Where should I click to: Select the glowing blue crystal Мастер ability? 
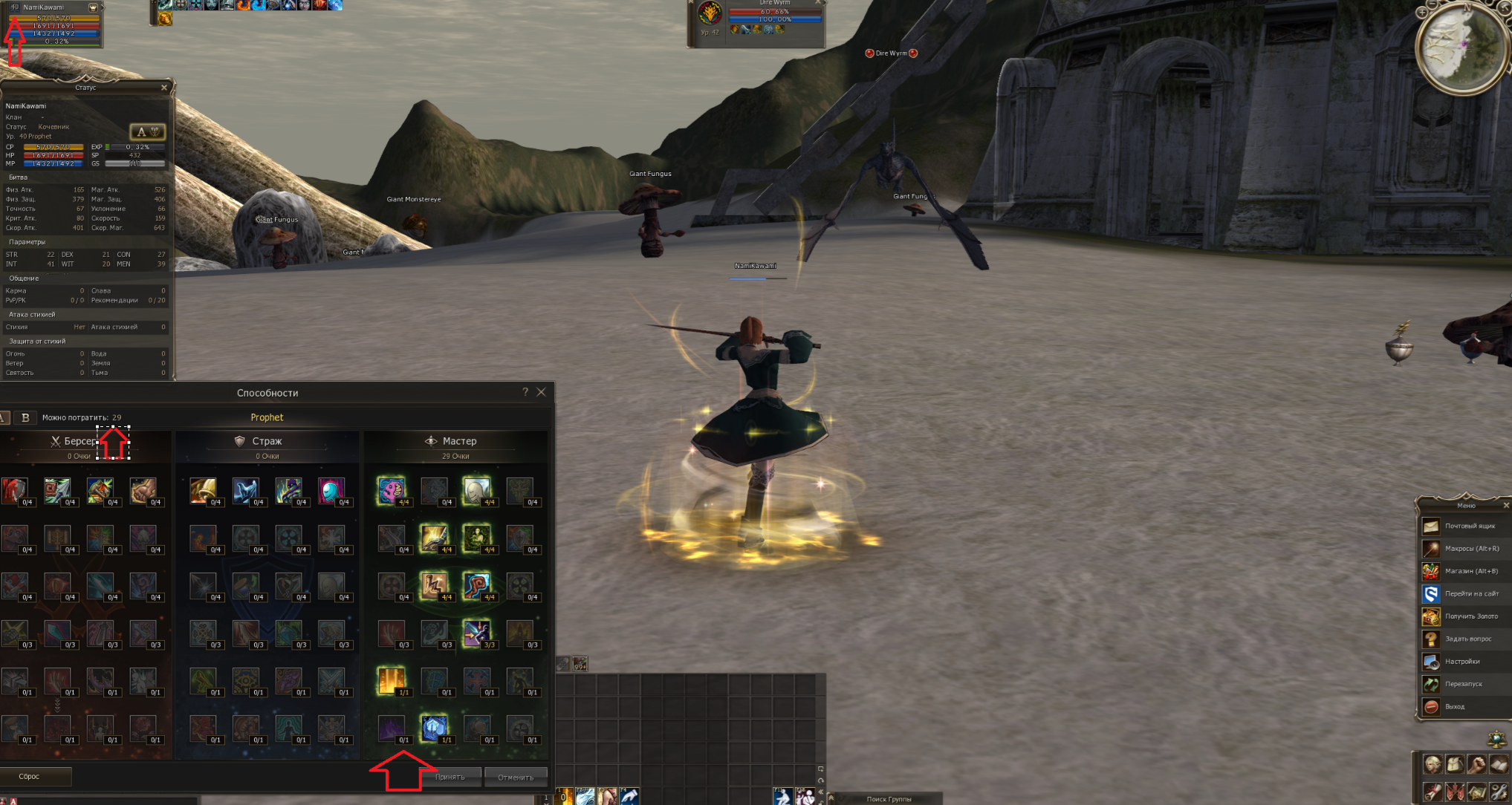[434, 728]
